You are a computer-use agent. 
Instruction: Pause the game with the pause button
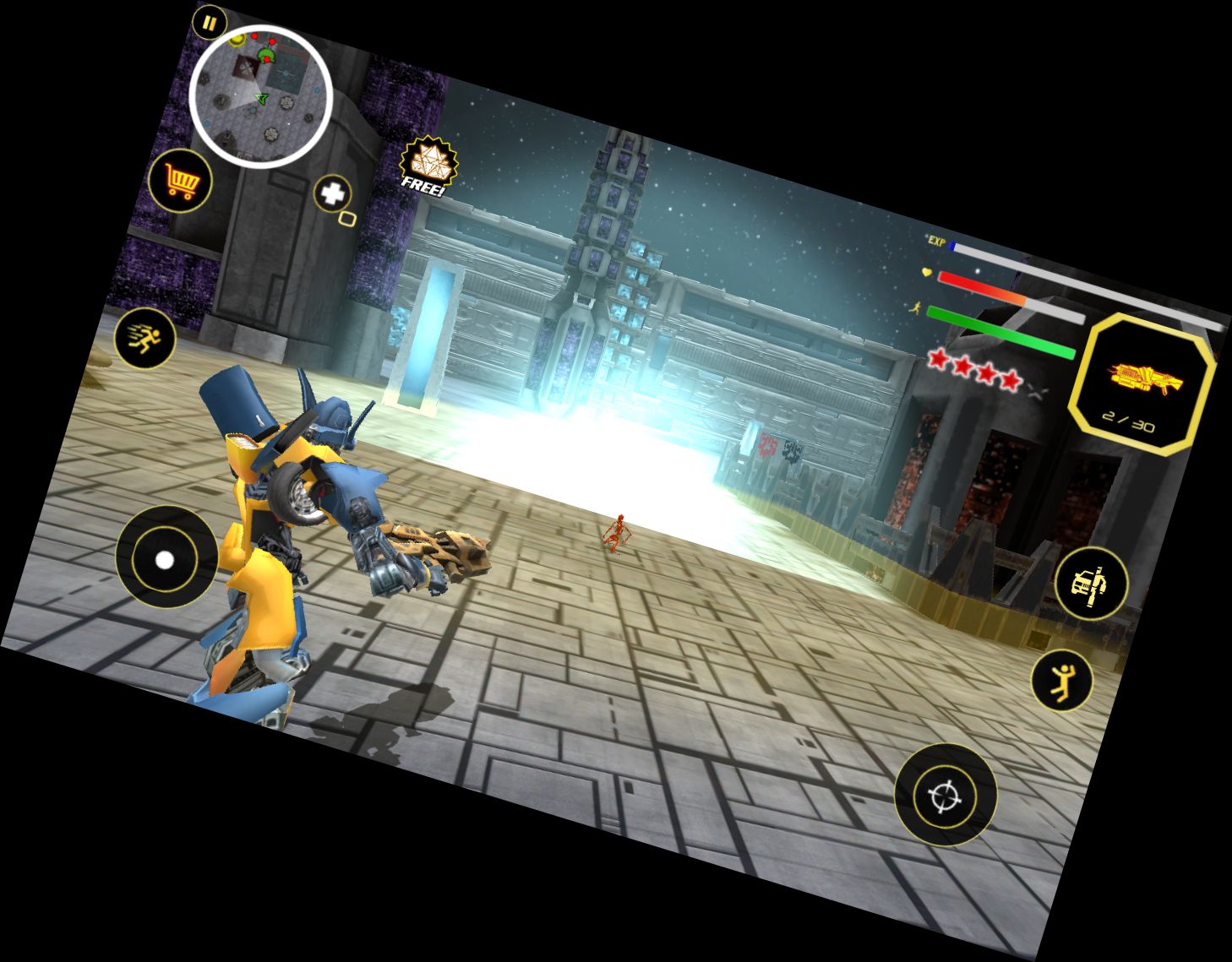pyautogui.click(x=208, y=23)
